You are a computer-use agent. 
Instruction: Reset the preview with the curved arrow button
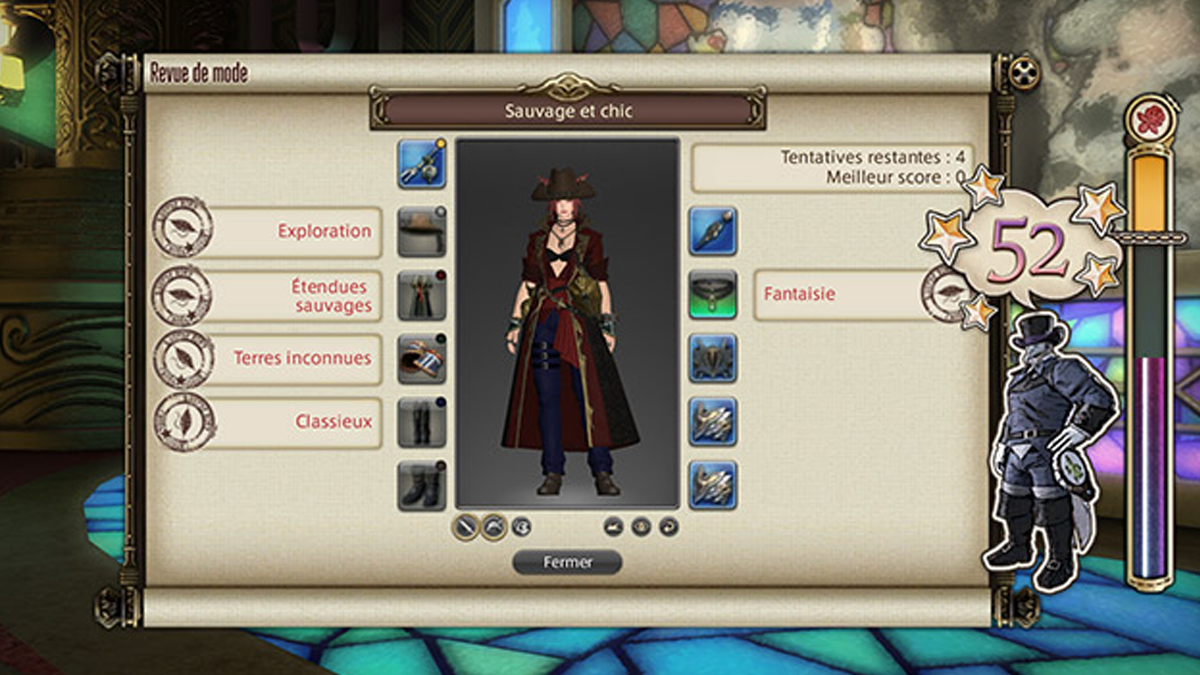(x=668, y=526)
